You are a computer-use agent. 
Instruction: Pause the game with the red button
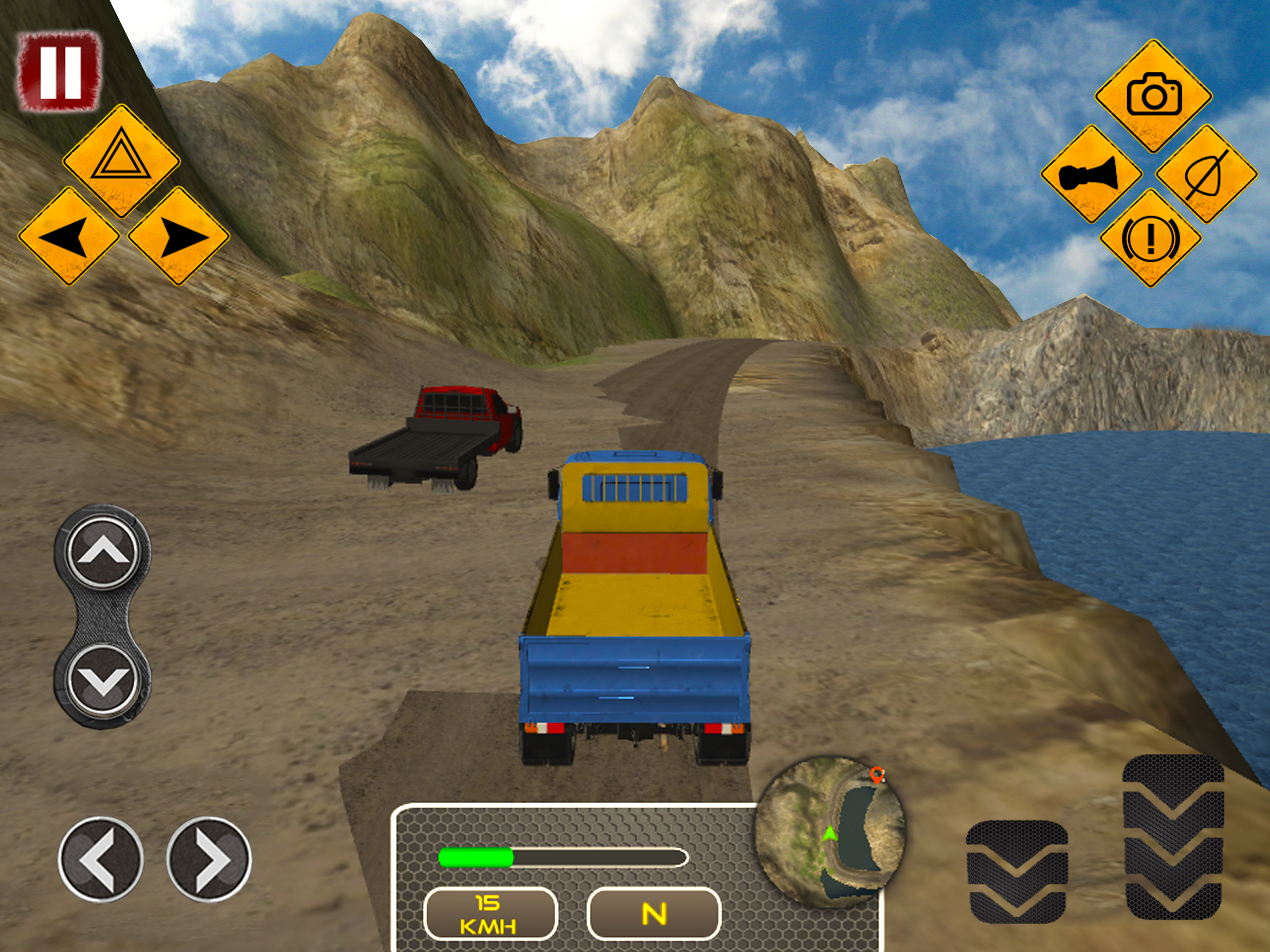59,71
